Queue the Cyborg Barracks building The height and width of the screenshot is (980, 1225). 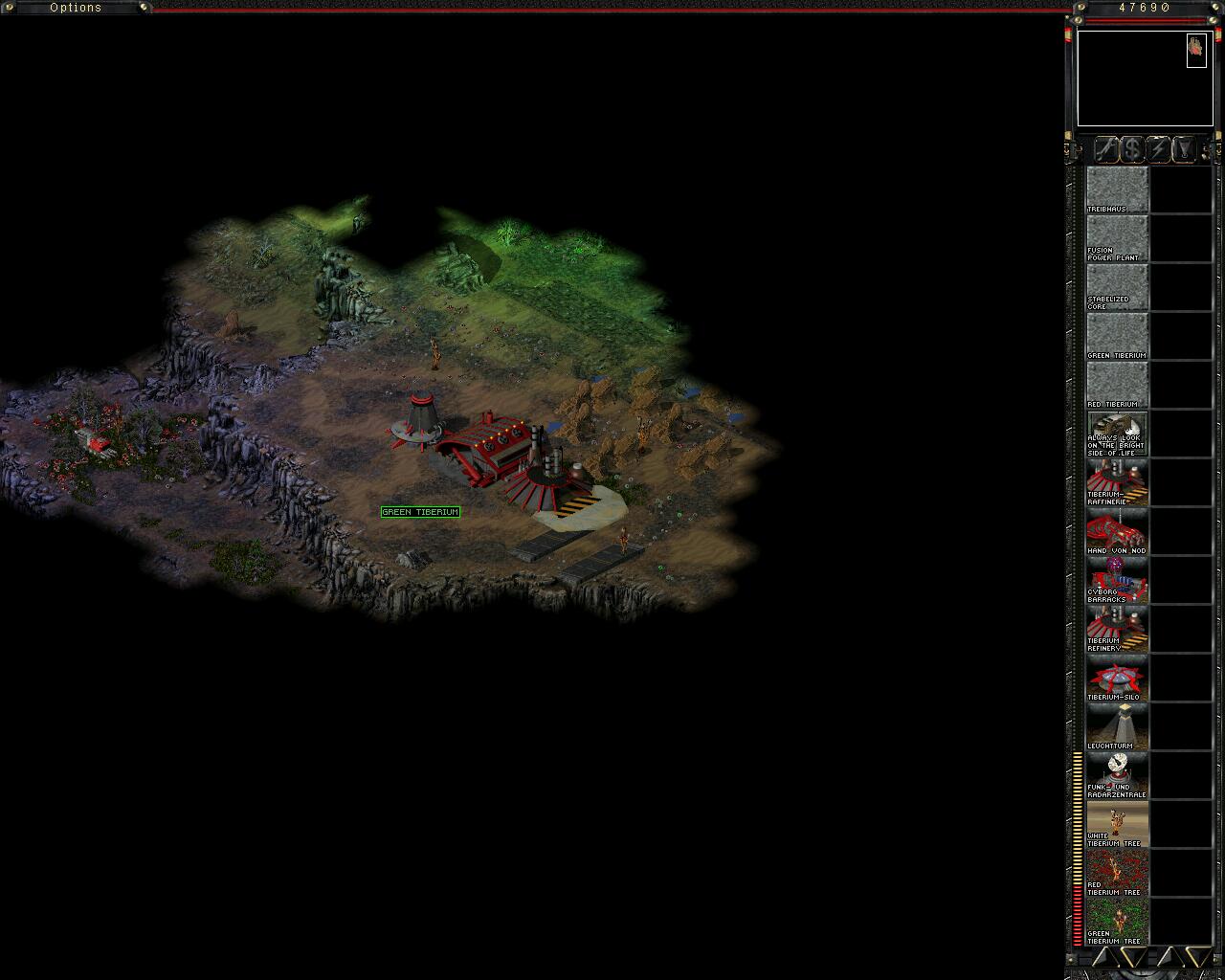(1117, 580)
